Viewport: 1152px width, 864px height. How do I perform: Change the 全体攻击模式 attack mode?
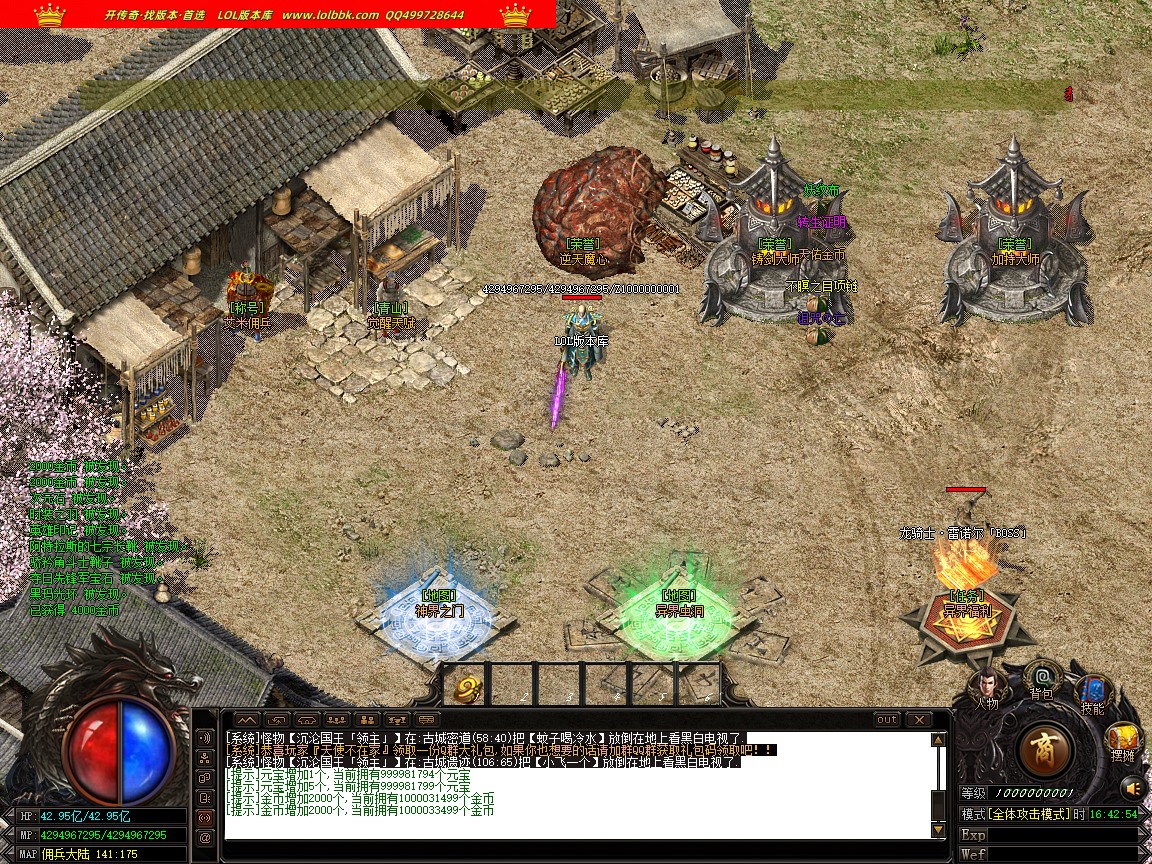[1029, 814]
